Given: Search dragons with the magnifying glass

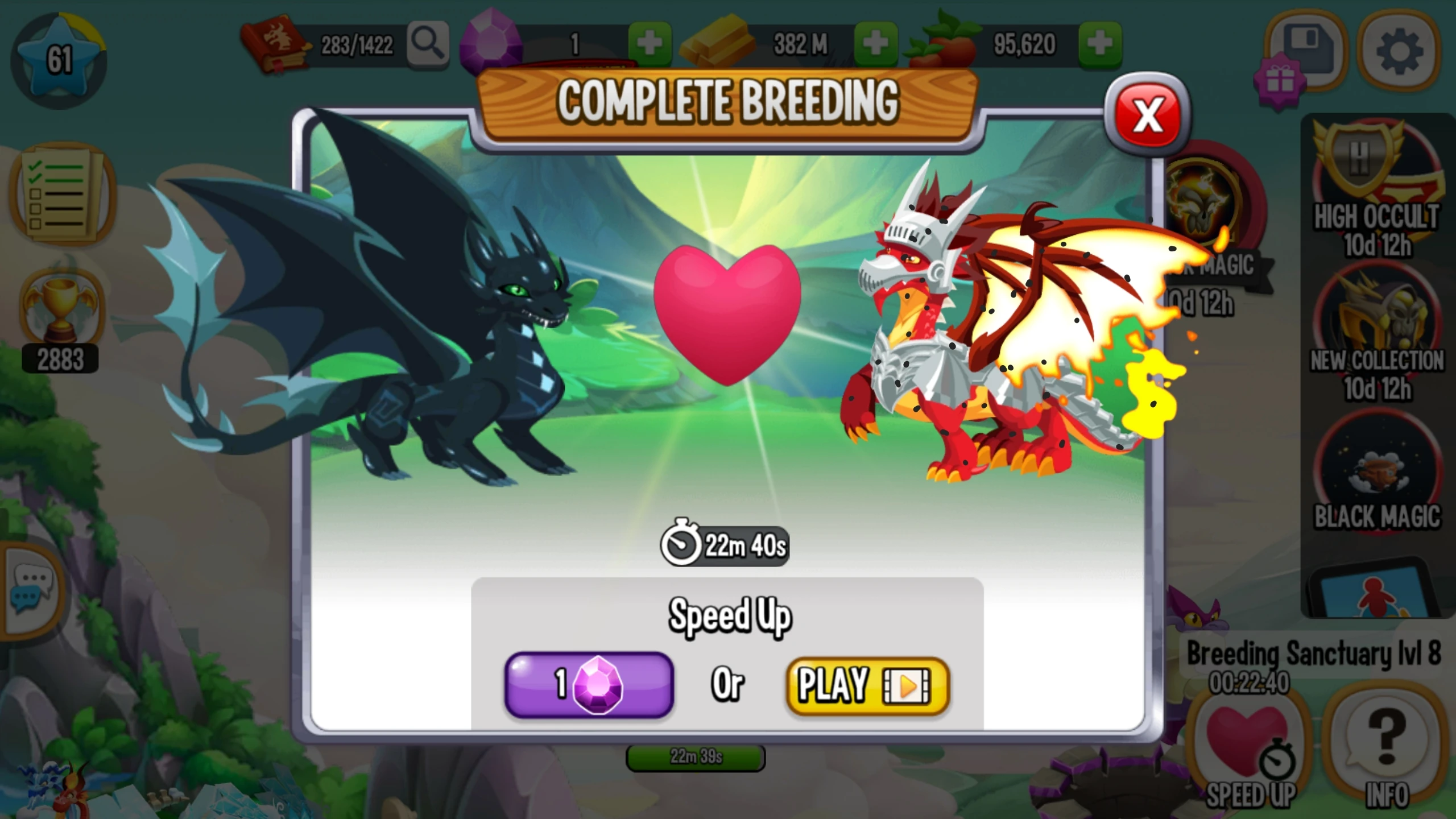Looking at the screenshot, I should pyautogui.click(x=428, y=44).
